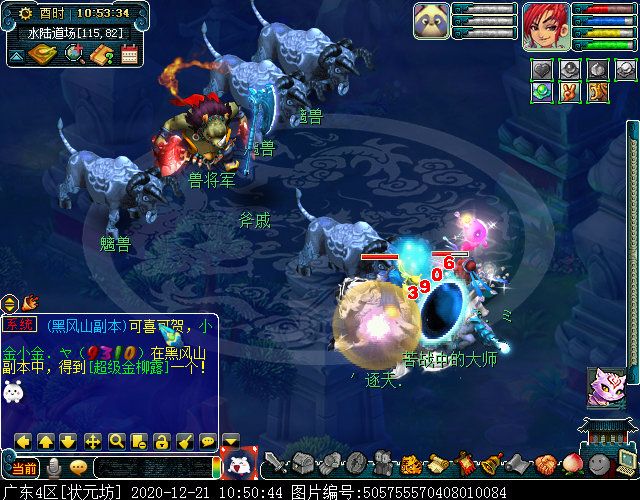Click the broom to clear chat
Viewport: 640px width, 500px height.
184,441
